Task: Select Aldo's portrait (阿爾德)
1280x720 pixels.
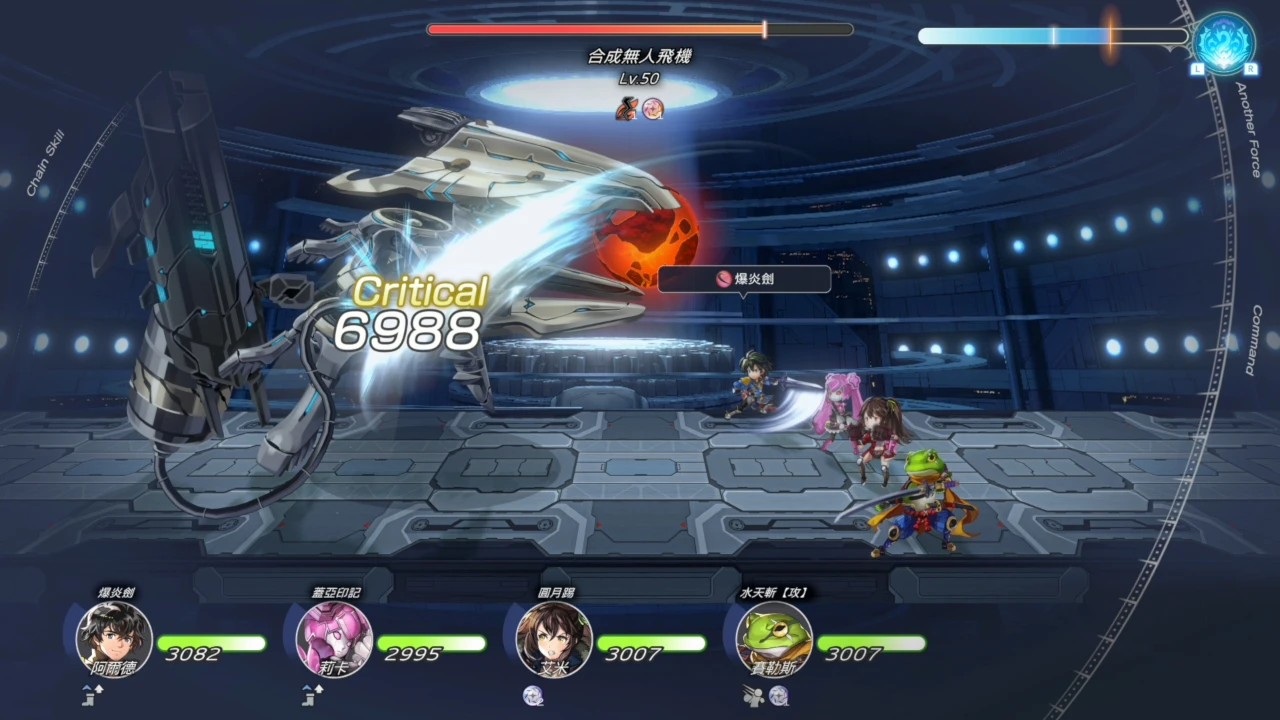Action: tap(114, 638)
